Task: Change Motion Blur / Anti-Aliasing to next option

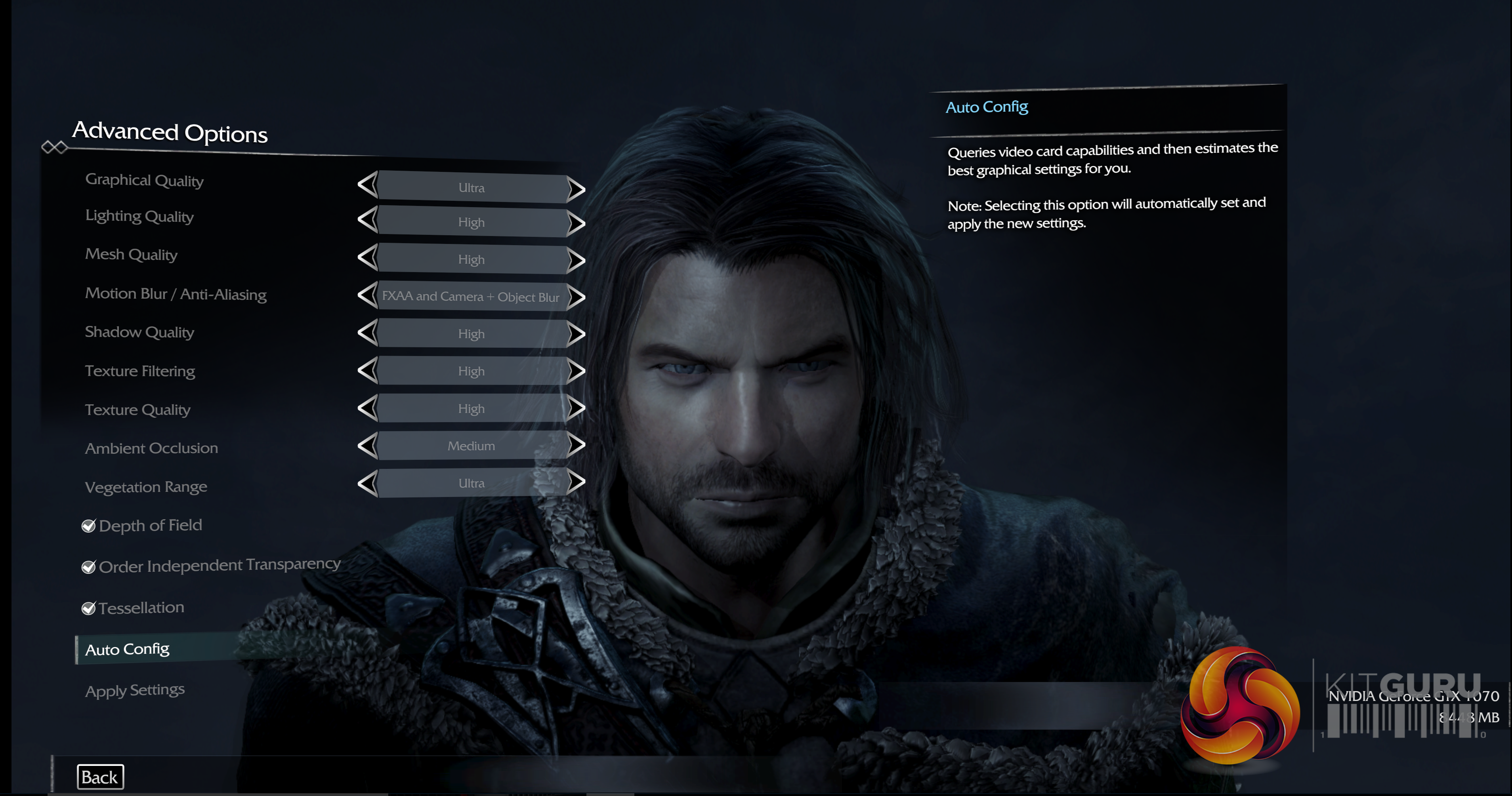Action: [577, 297]
